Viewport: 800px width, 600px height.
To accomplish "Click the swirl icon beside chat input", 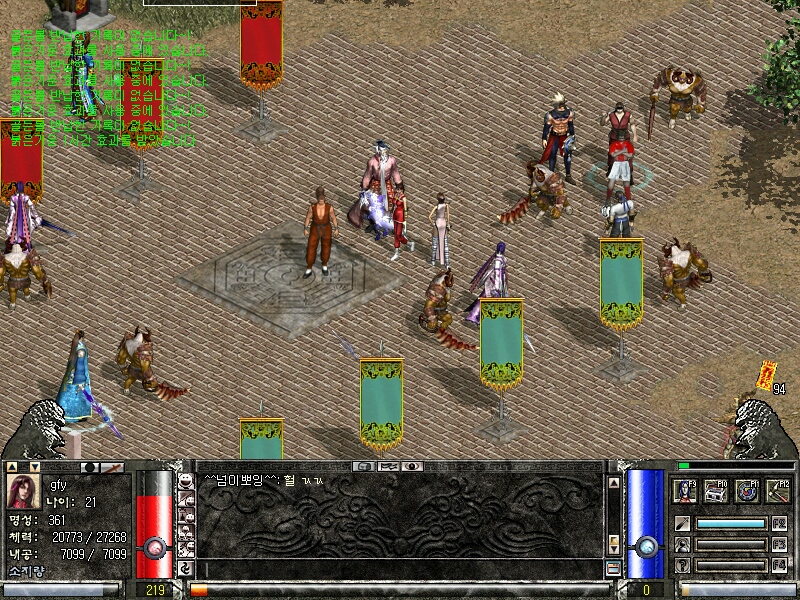I will [x=185, y=568].
